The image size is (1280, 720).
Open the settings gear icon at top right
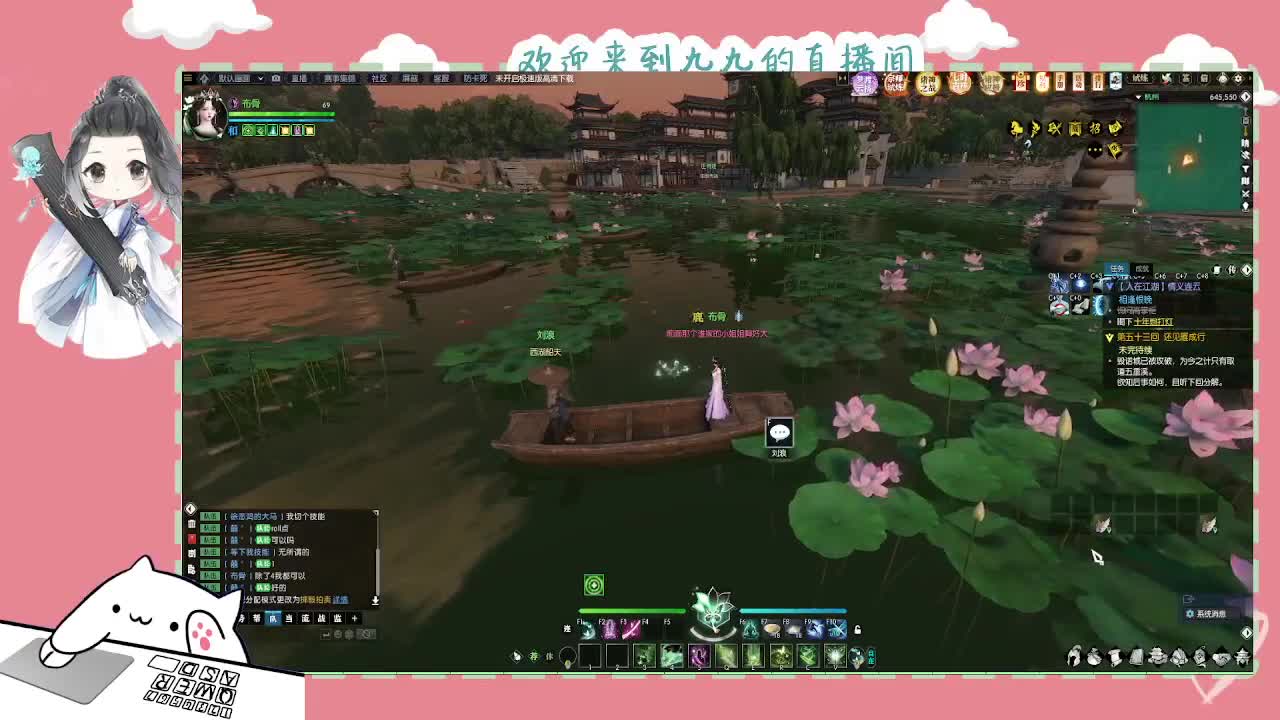tap(1238, 78)
